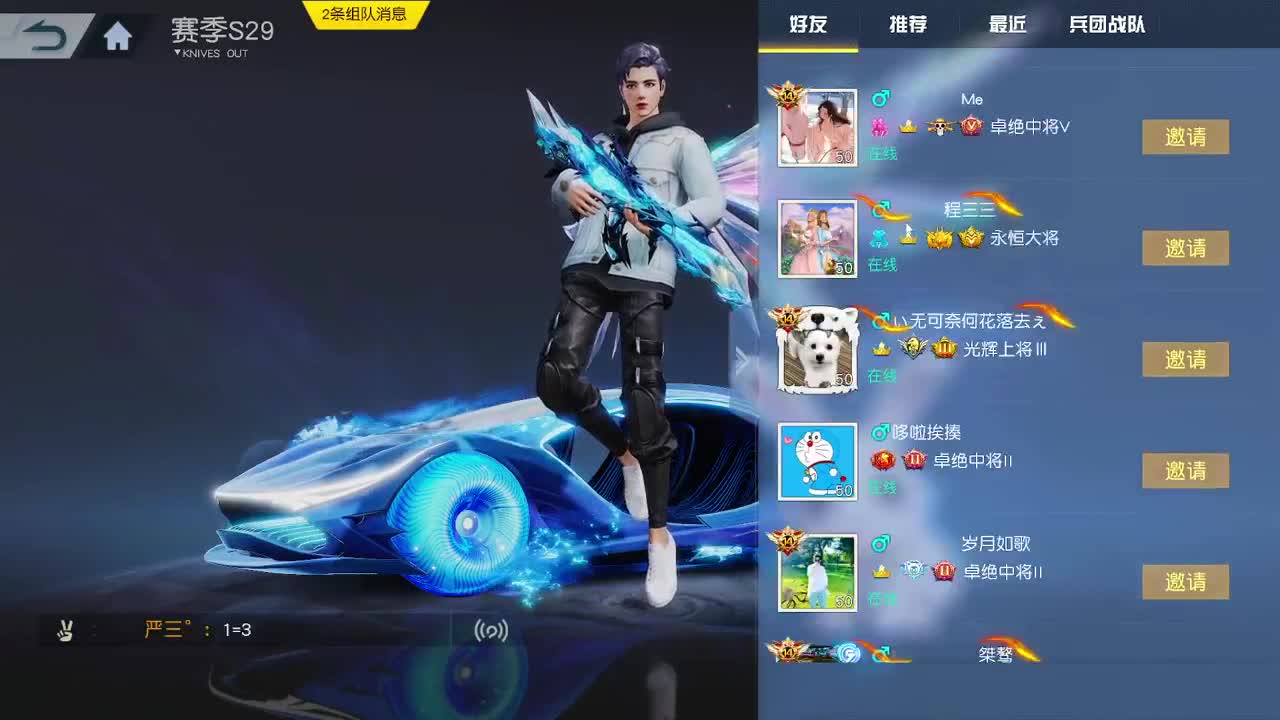Switch to the 推荐 tab
This screenshot has height=720, width=1280.
point(907,25)
